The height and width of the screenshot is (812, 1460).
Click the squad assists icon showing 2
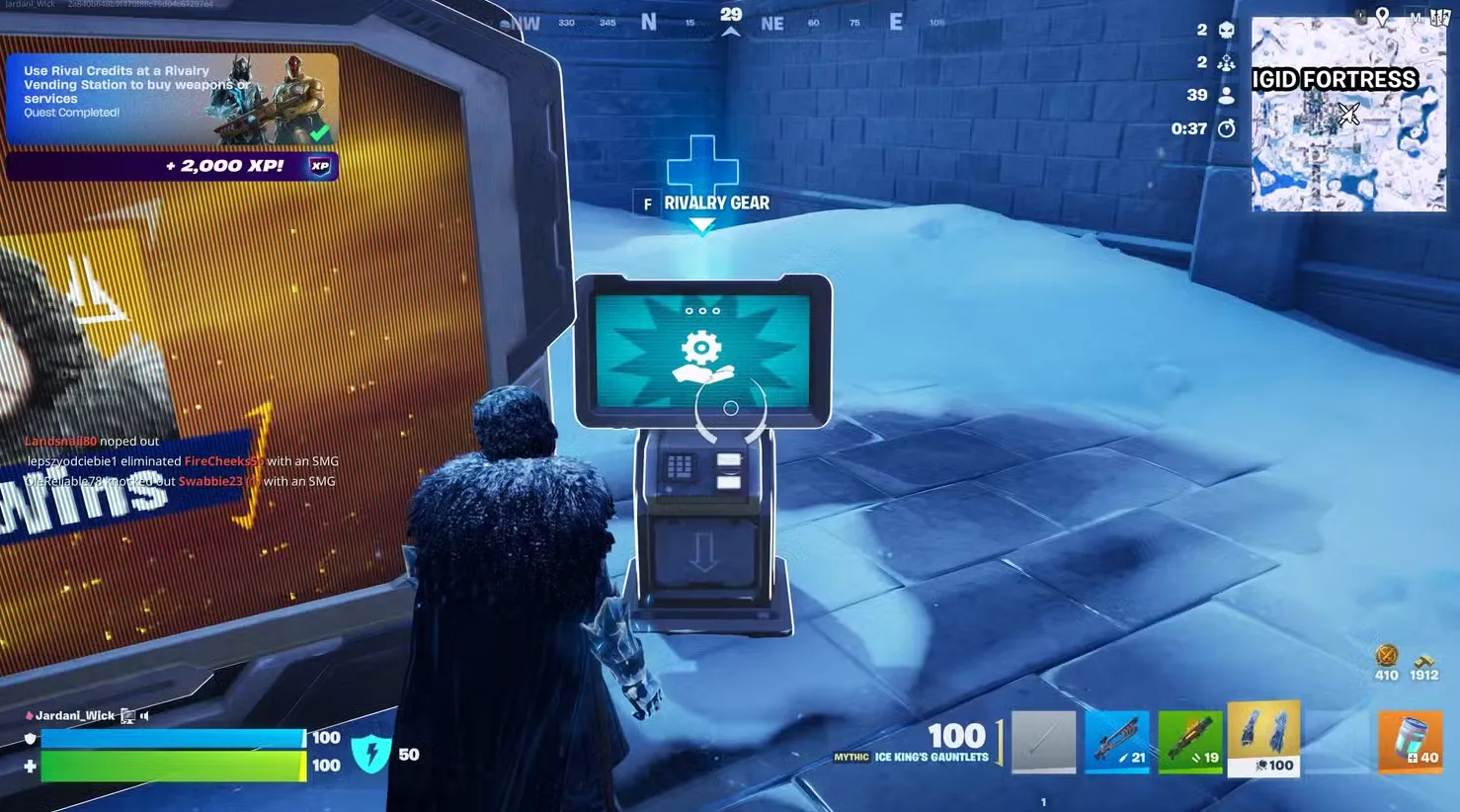[1226, 62]
